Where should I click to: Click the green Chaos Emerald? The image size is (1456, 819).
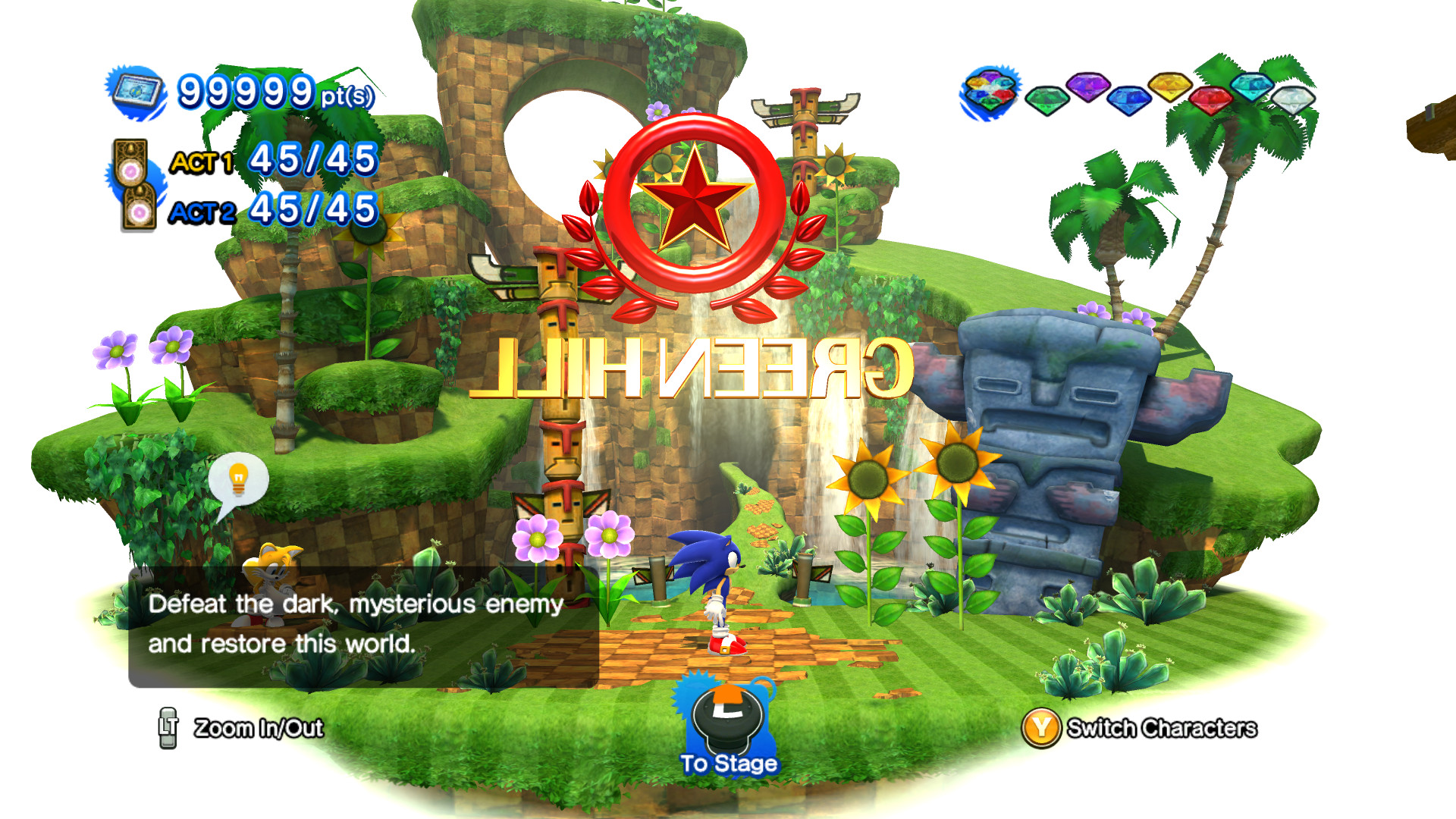[1047, 100]
